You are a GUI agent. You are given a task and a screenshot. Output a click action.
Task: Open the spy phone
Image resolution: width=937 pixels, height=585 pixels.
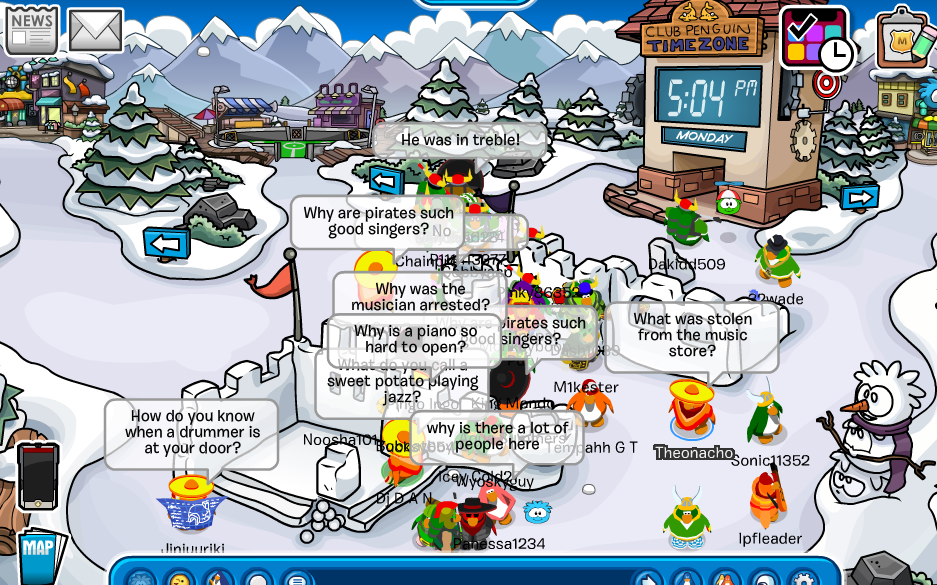[38, 476]
